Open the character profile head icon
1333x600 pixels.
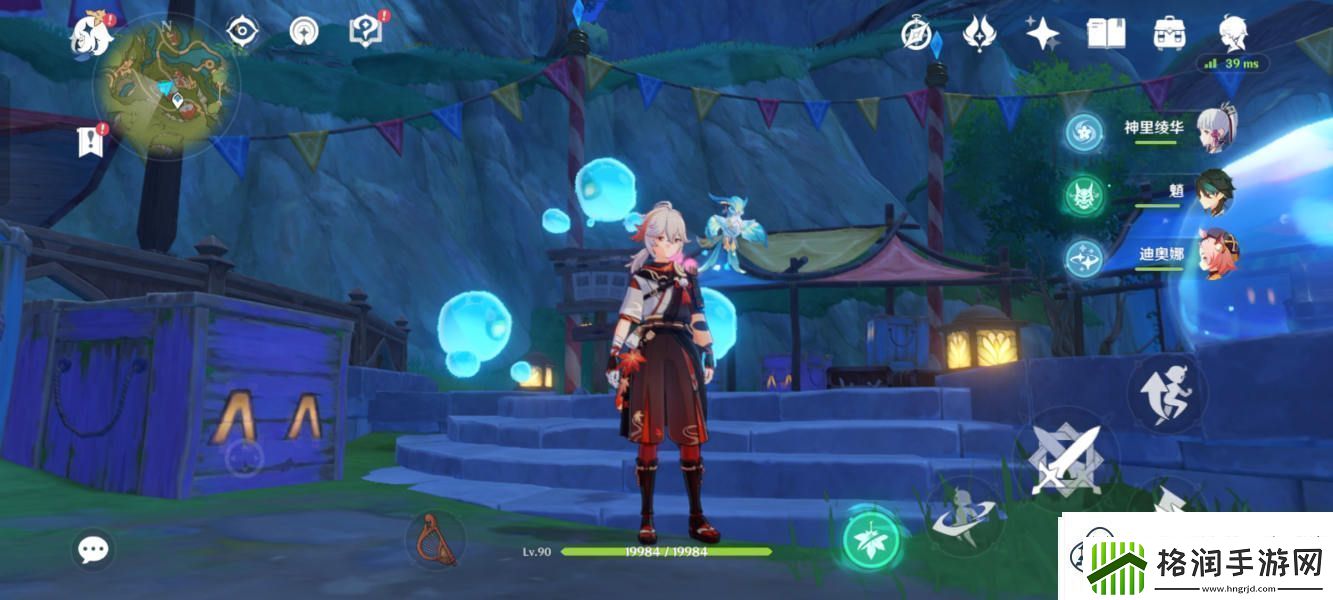click(1233, 33)
